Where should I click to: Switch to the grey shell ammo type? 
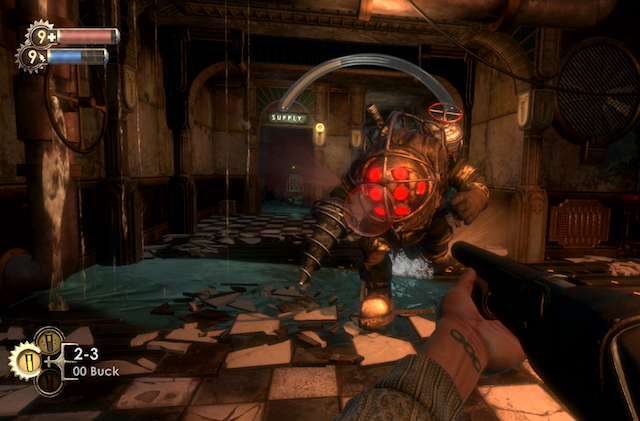pos(48,341)
